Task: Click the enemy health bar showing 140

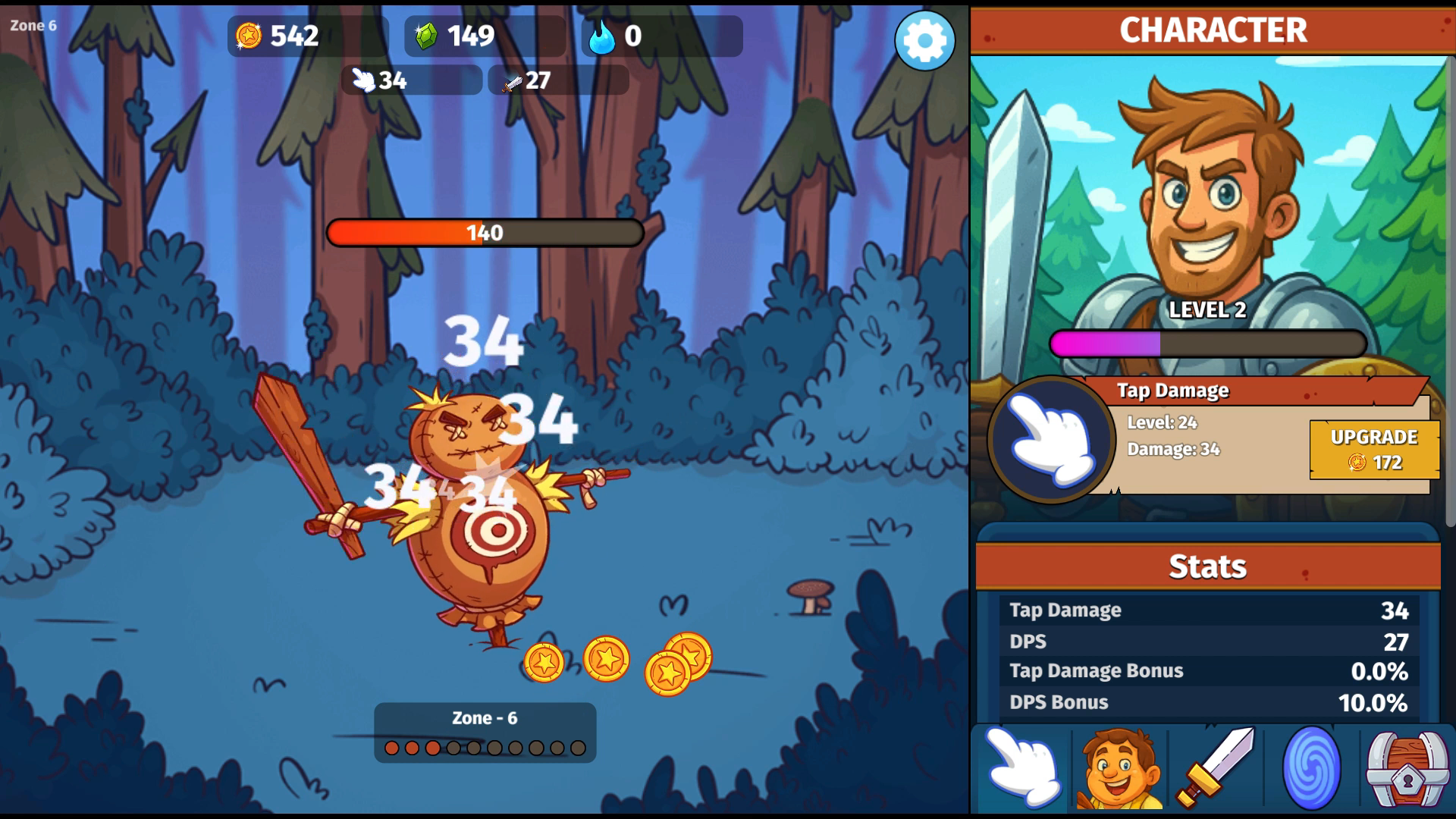Action: [x=485, y=234]
